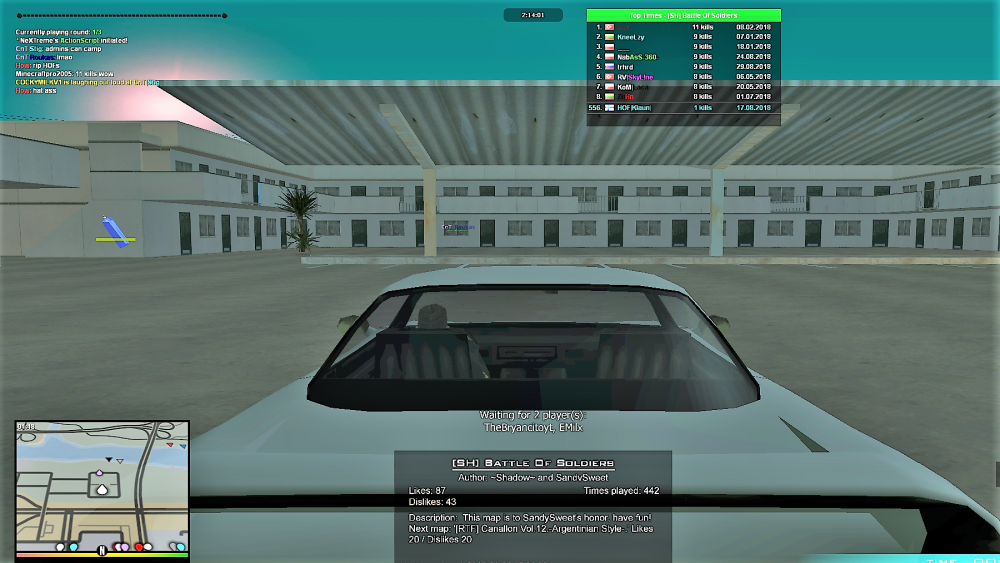1000x563 pixels.
Task: Click the Battle Of Soldiers map title
Action: click(532, 464)
